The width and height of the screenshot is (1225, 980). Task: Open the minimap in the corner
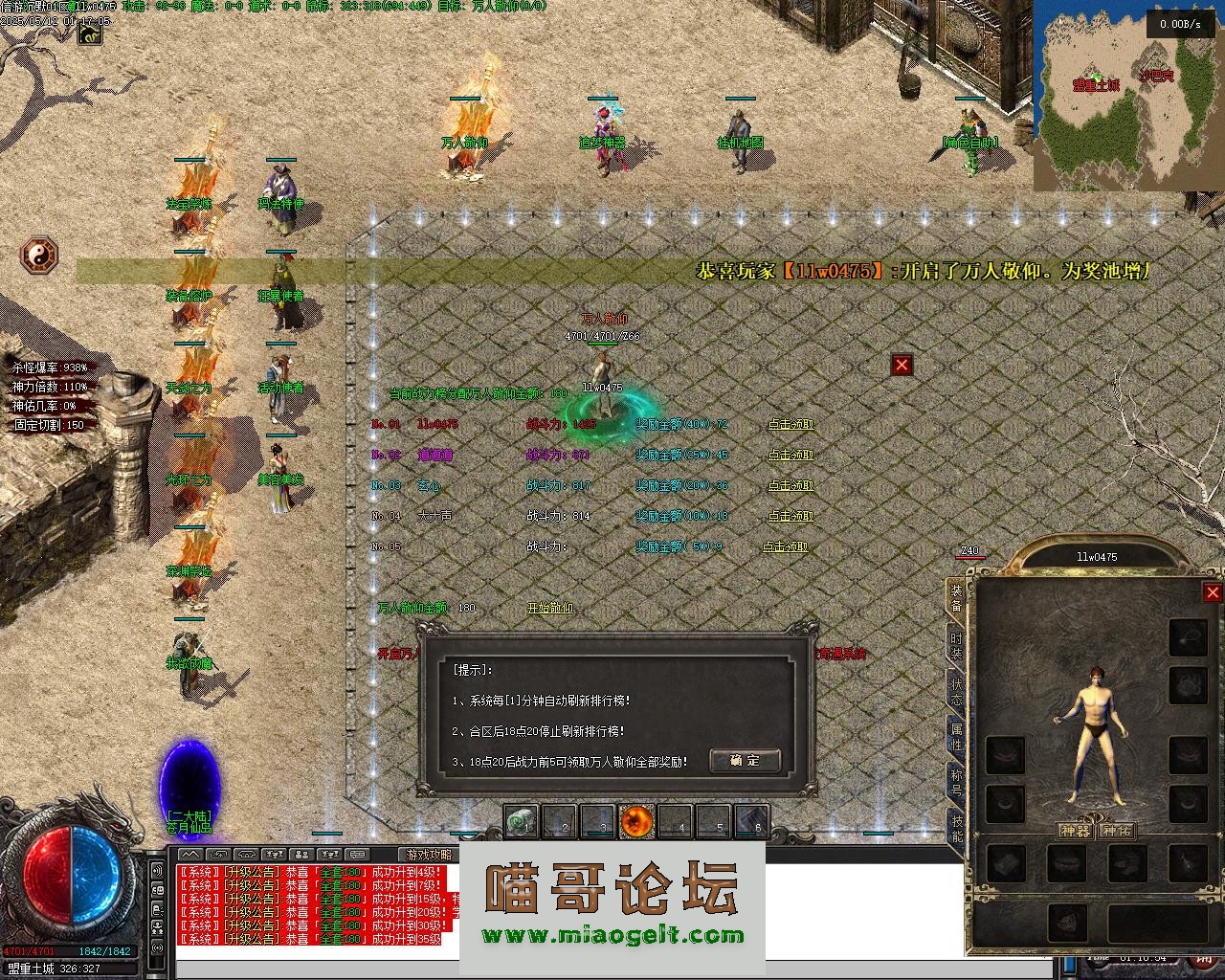tap(1127, 96)
